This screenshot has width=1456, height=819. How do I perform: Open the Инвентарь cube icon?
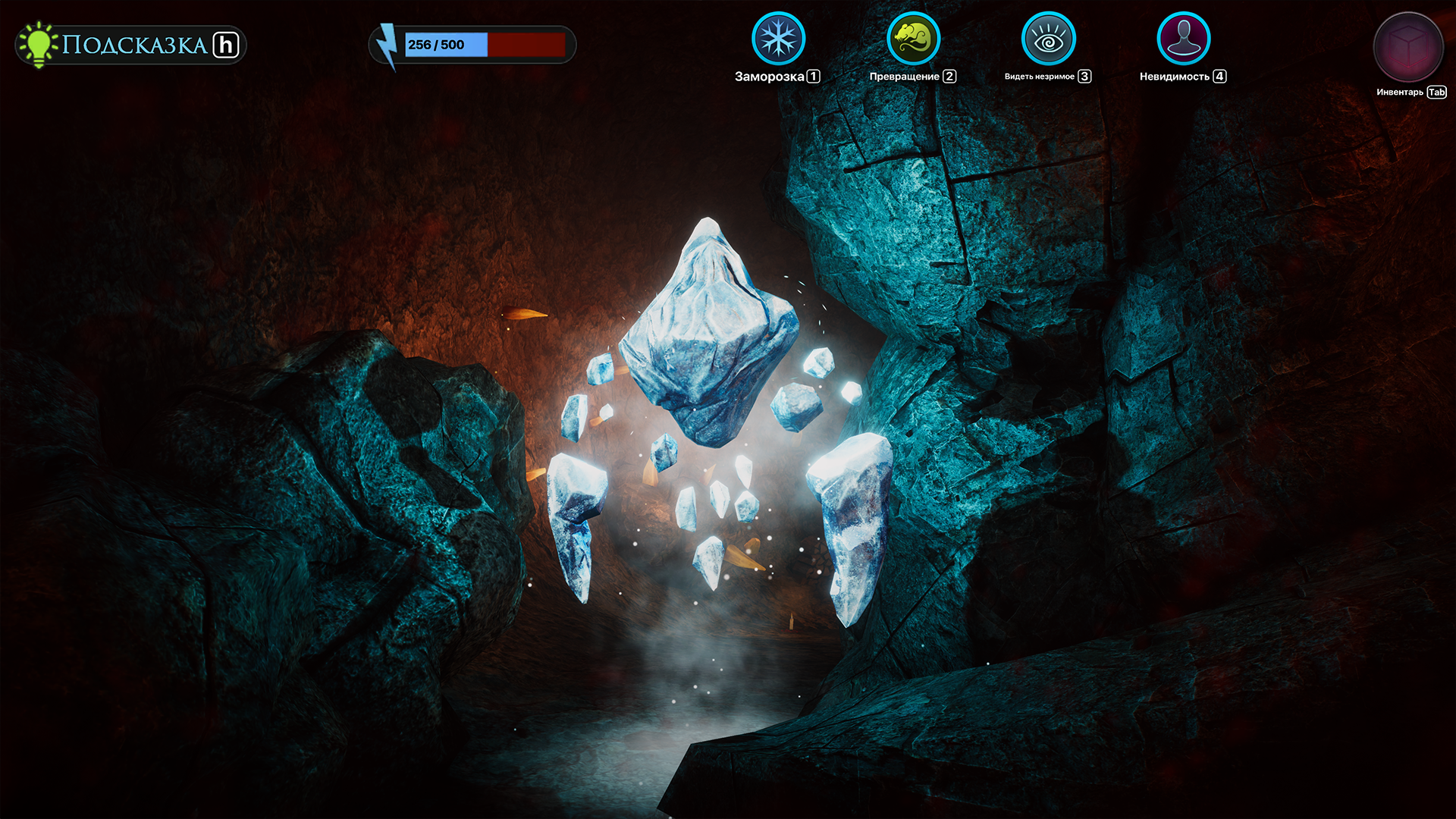1409,45
